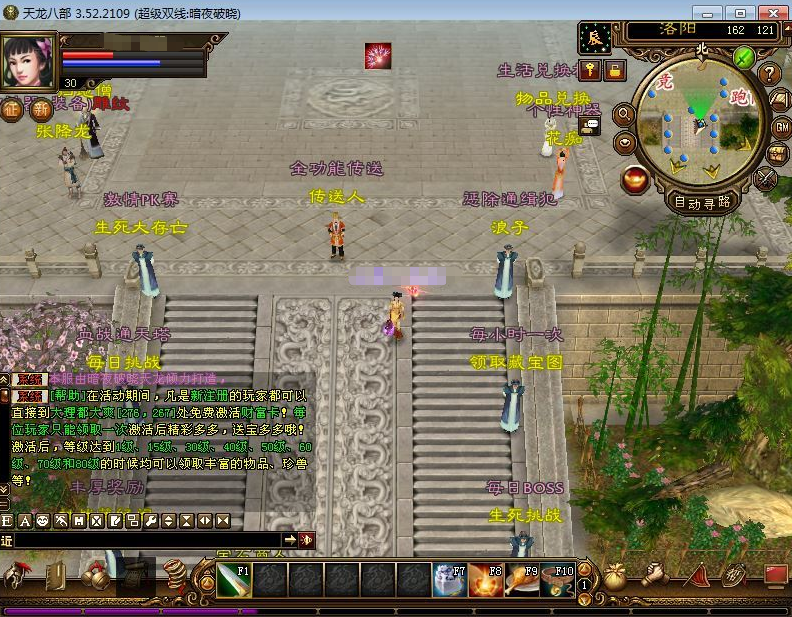Use the F9 roast chicken leg item
The width and height of the screenshot is (792, 617).
click(x=522, y=579)
